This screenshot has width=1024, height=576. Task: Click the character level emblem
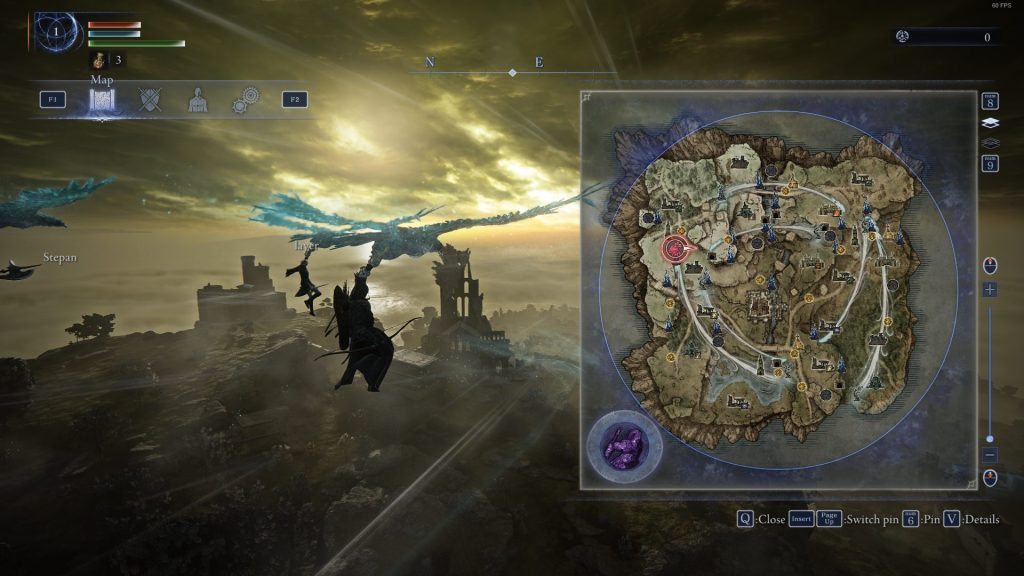[x=57, y=32]
